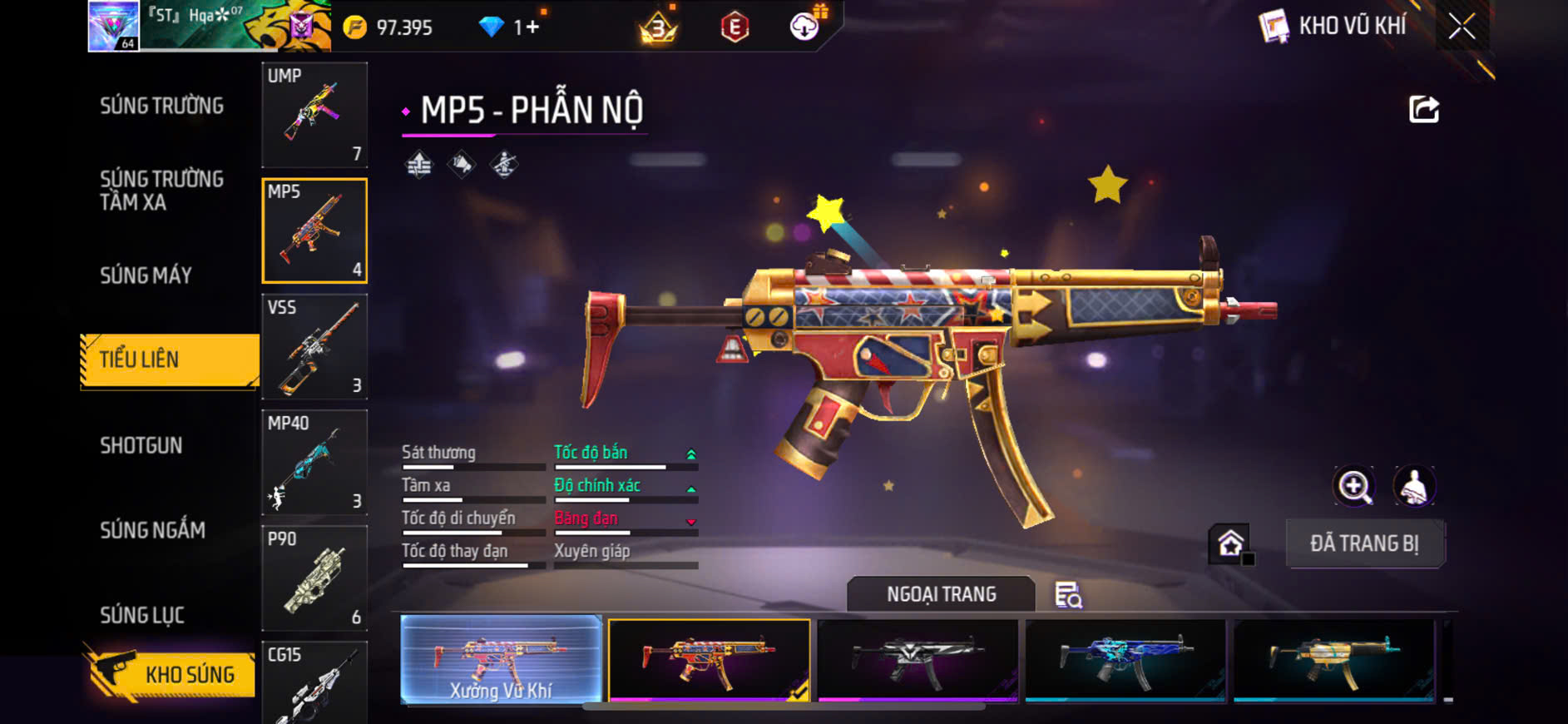Viewport: 1568px width, 724px height.
Task: Open the Súng Lục category
Action: tap(142, 615)
